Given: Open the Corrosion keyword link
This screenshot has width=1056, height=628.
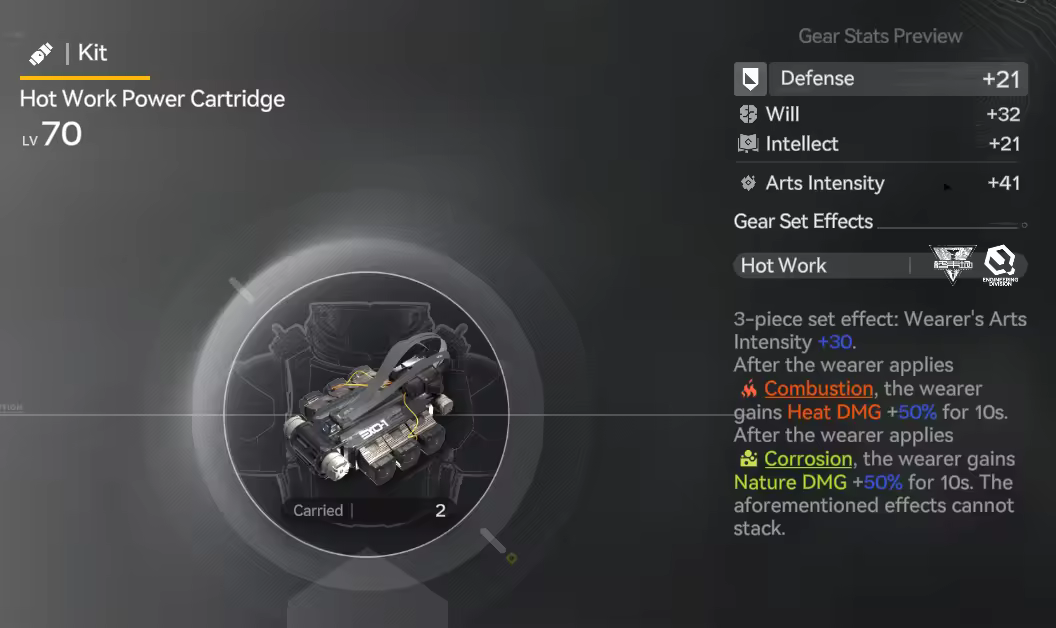Looking at the screenshot, I should [808, 459].
